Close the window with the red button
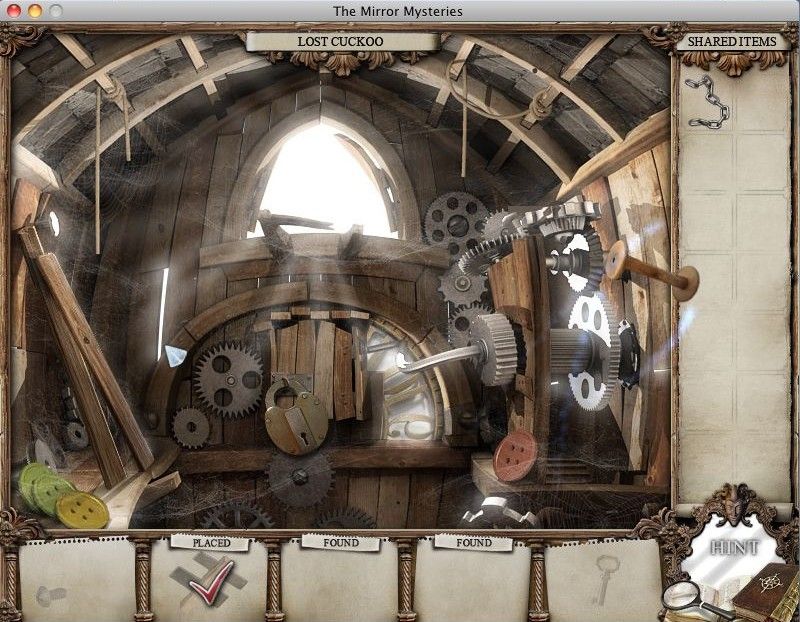Screen dimensions: 800x622 point(13,11)
